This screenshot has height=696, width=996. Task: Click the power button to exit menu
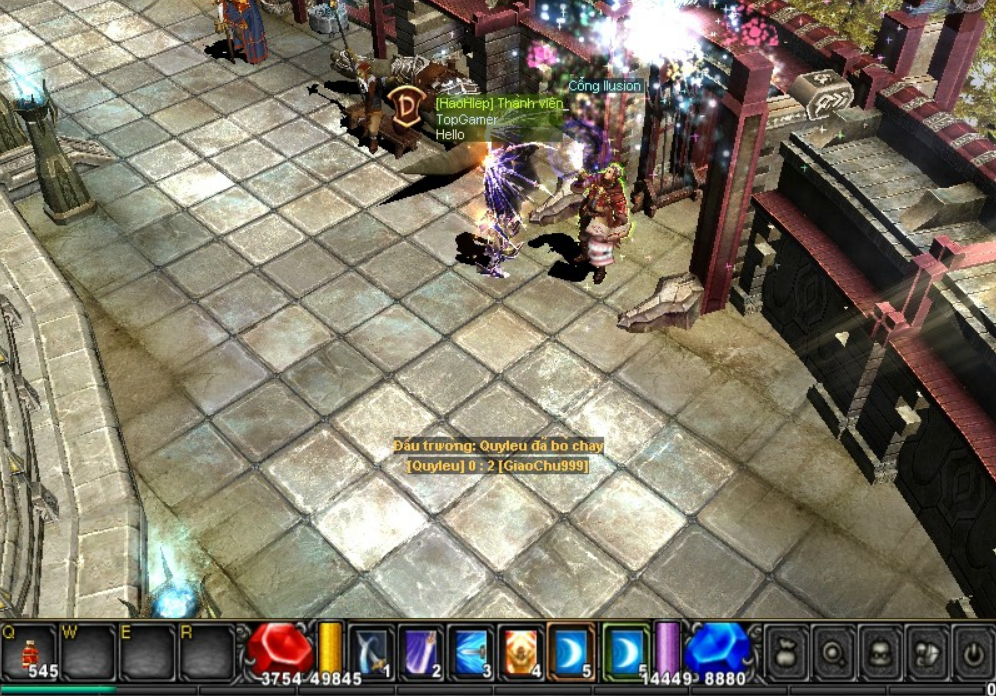(x=972, y=652)
